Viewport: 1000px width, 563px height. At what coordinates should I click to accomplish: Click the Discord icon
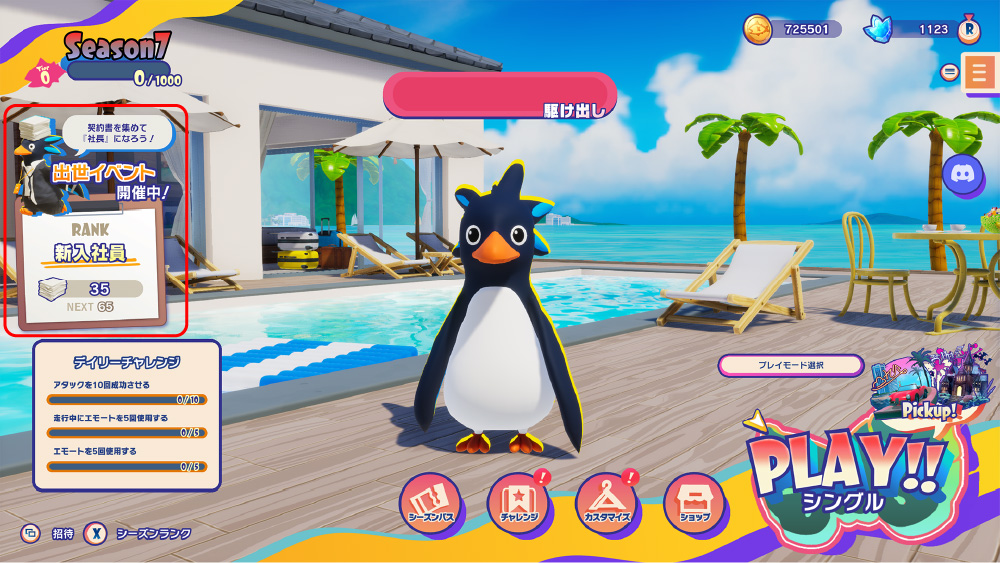(x=963, y=174)
